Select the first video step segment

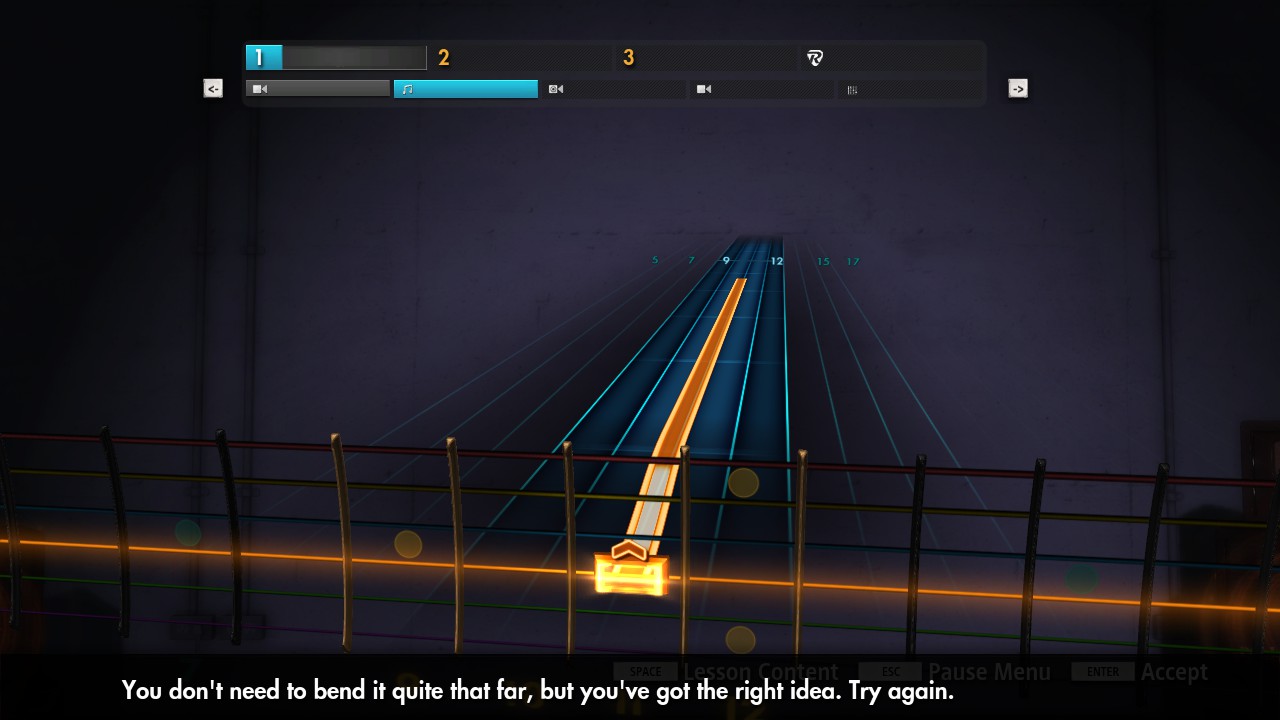pyautogui.click(x=317, y=89)
